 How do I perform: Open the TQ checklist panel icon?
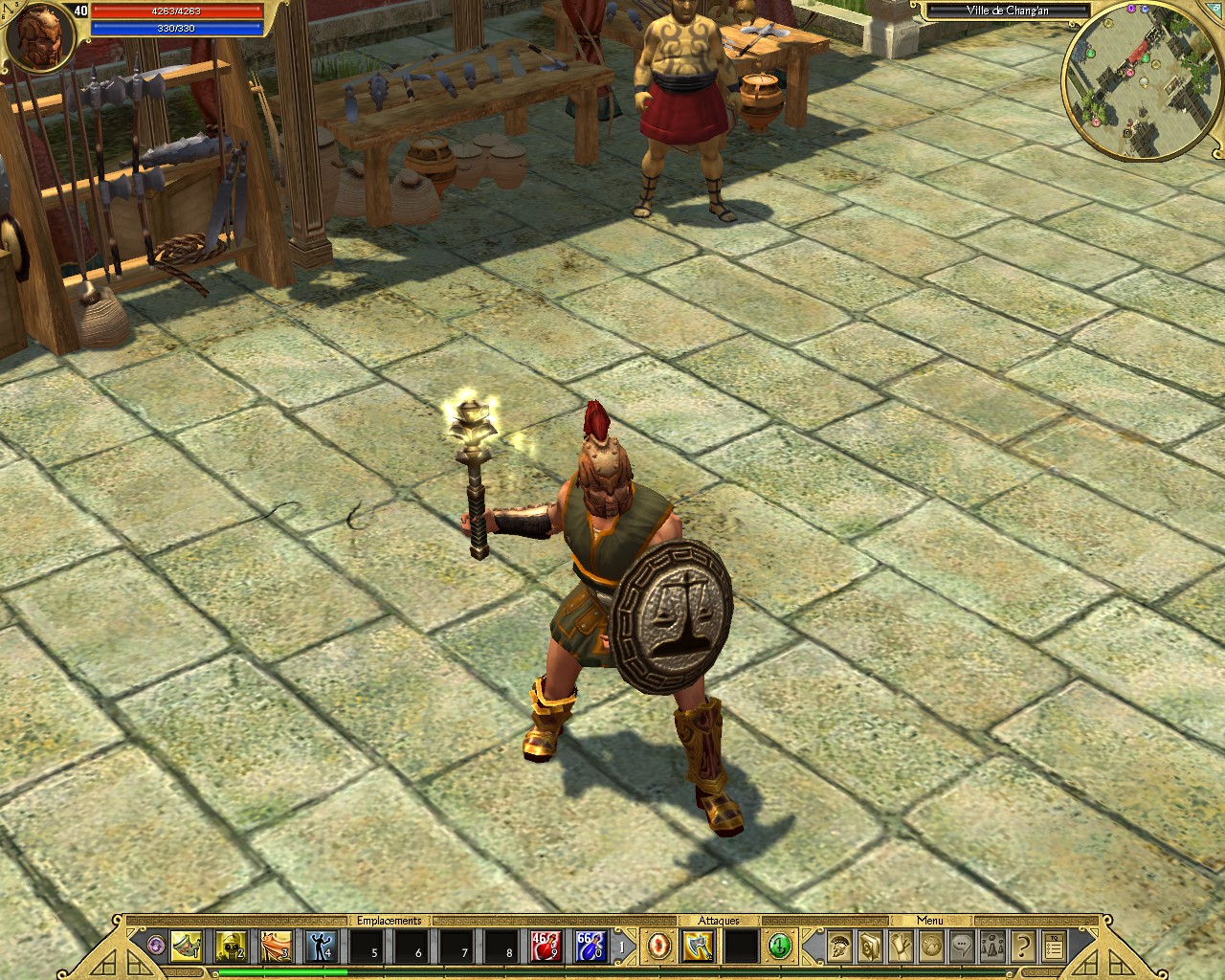point(1054,947)
